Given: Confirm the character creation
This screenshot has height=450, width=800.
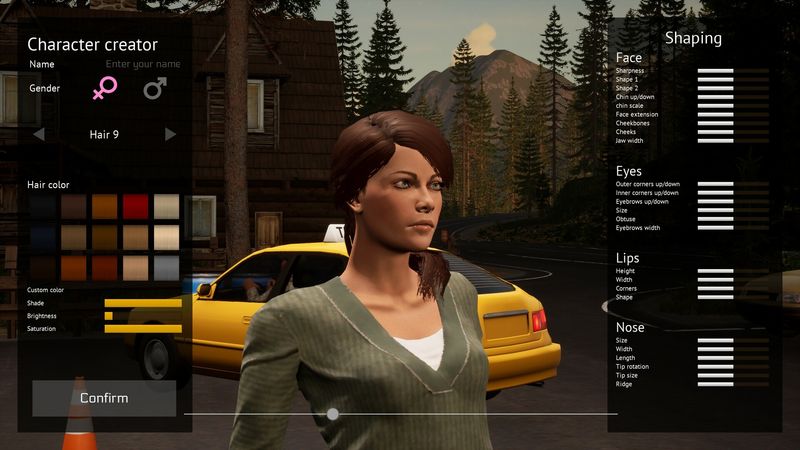Looking at the screenshot, I should click(x=104, y=398).
